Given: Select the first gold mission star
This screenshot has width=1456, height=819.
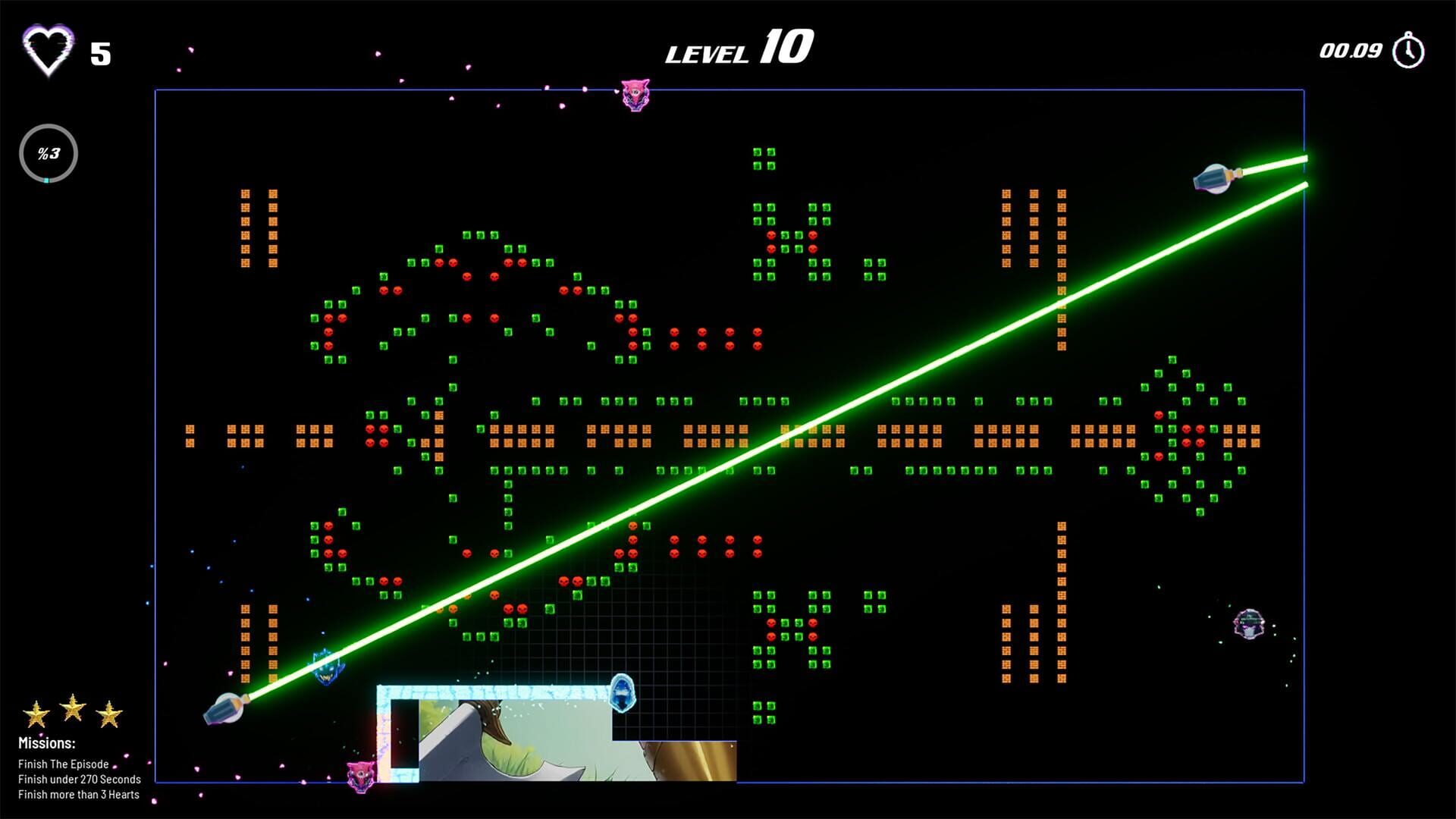Looking at the screenshot, I should [36, 714].
